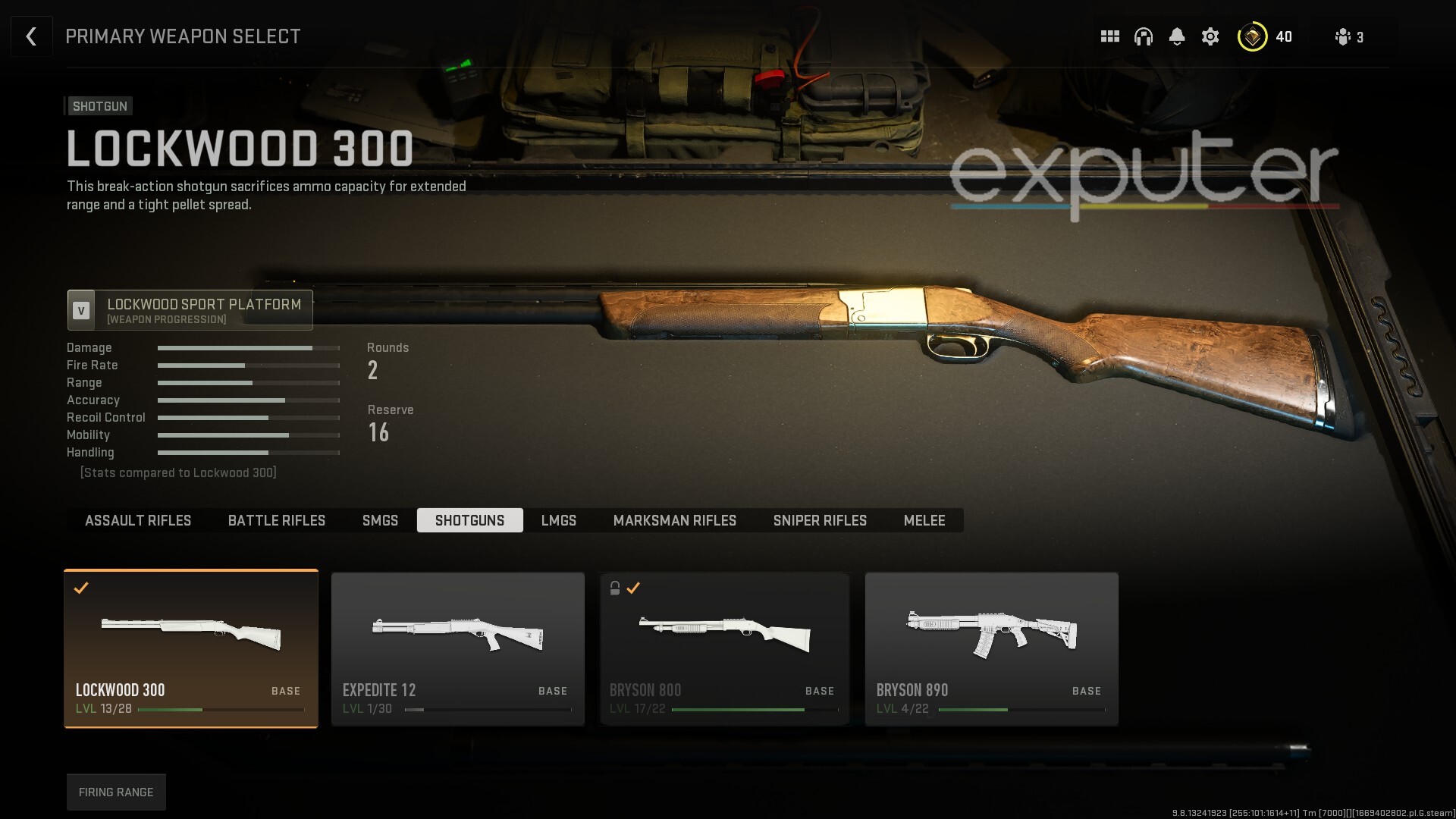This screenshot has width=1456, height=819.
Task: Open the Firing Range
Action: pos(116,792)
